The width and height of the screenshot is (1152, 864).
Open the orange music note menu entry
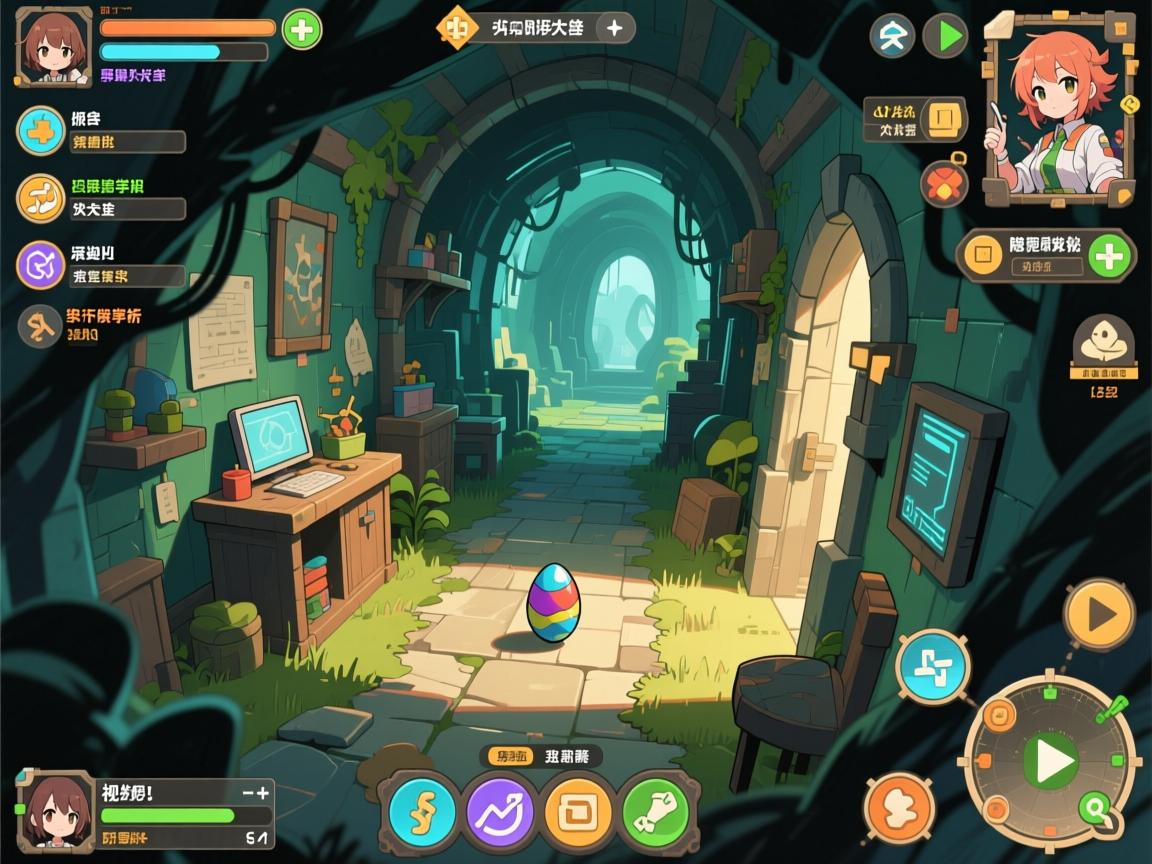point(41,197)
